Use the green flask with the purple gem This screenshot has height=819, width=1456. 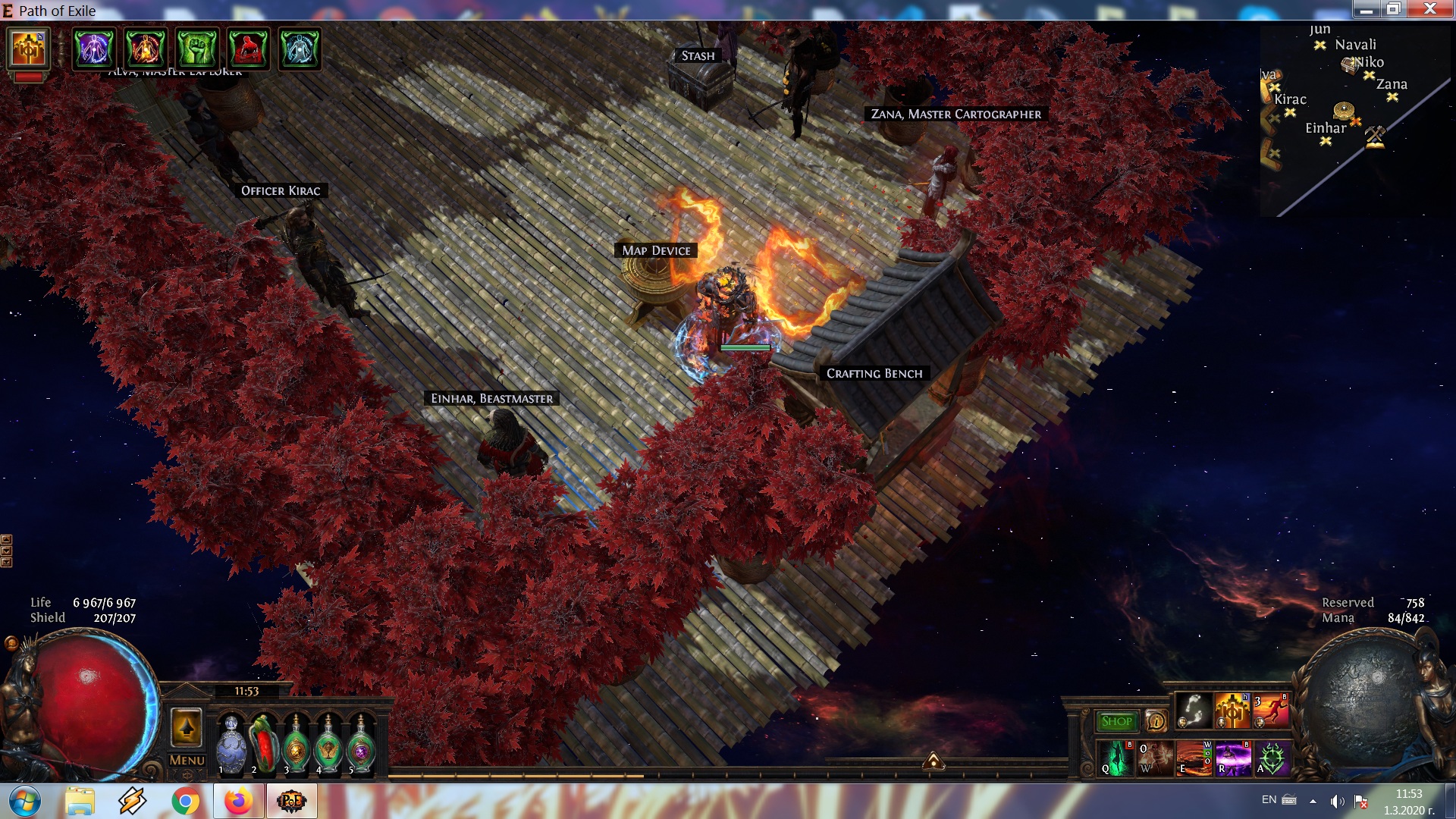361,745
